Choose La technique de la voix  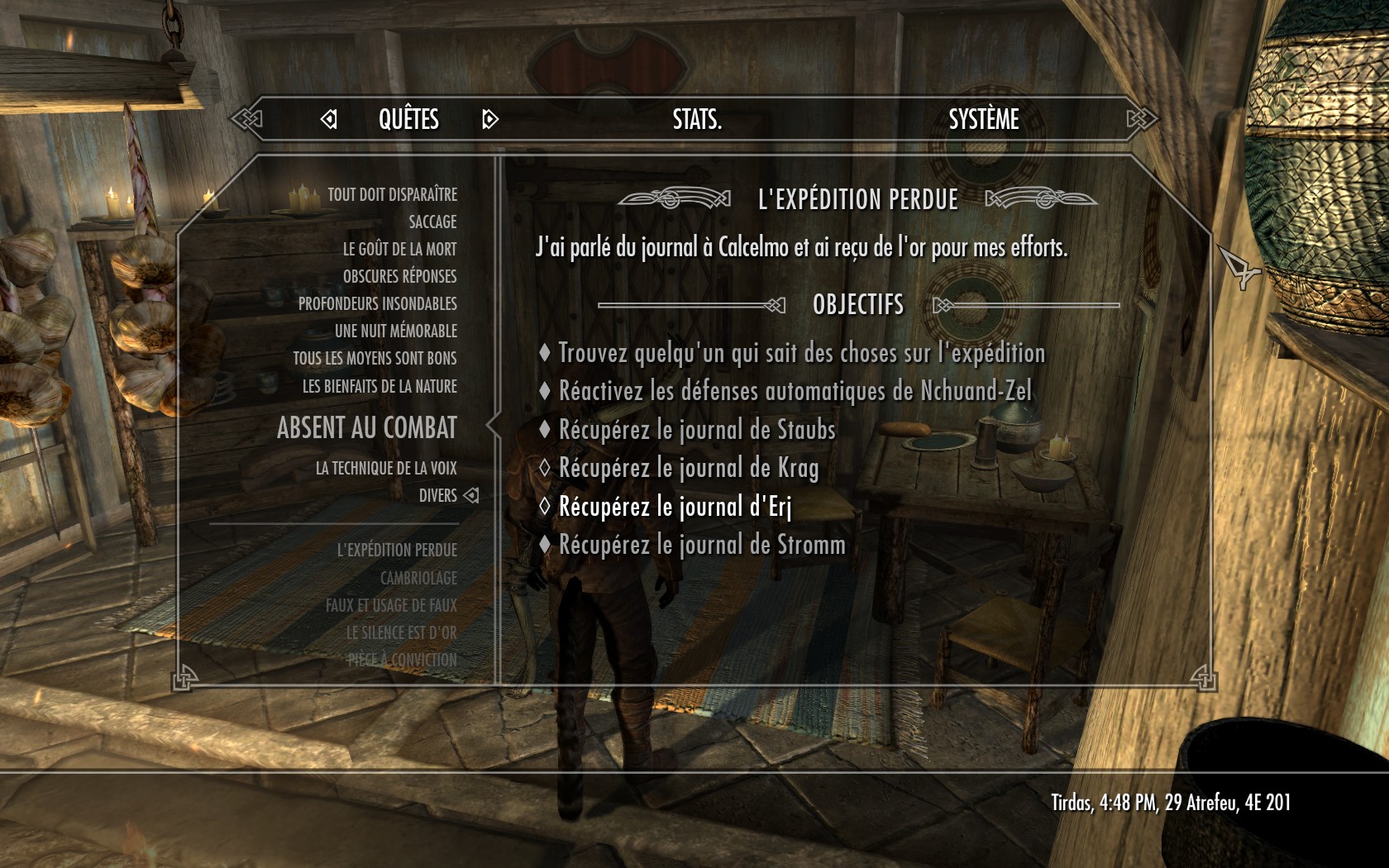385,469
